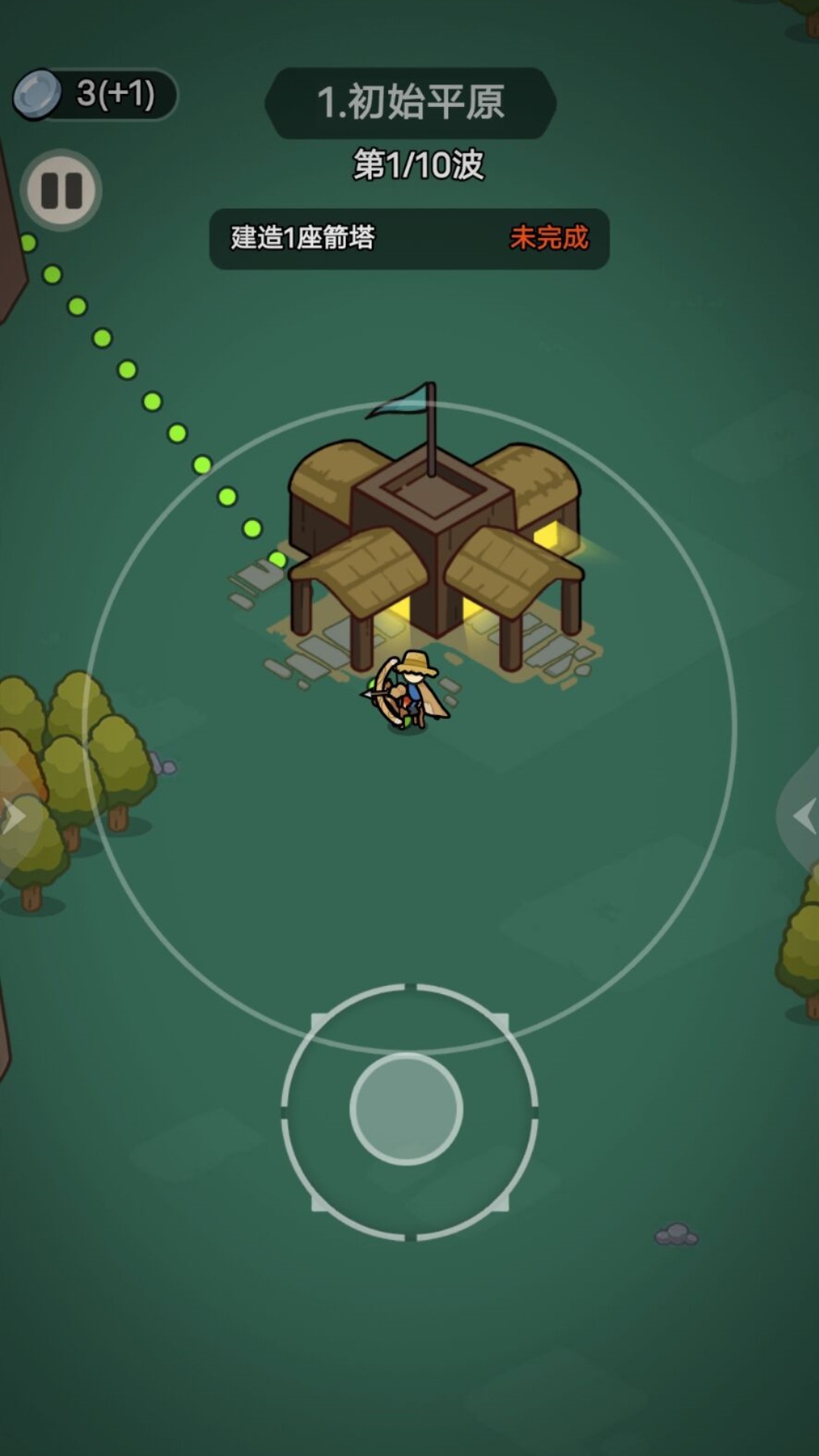Tap the build arrow tower objective tracker

pos(409,239)
